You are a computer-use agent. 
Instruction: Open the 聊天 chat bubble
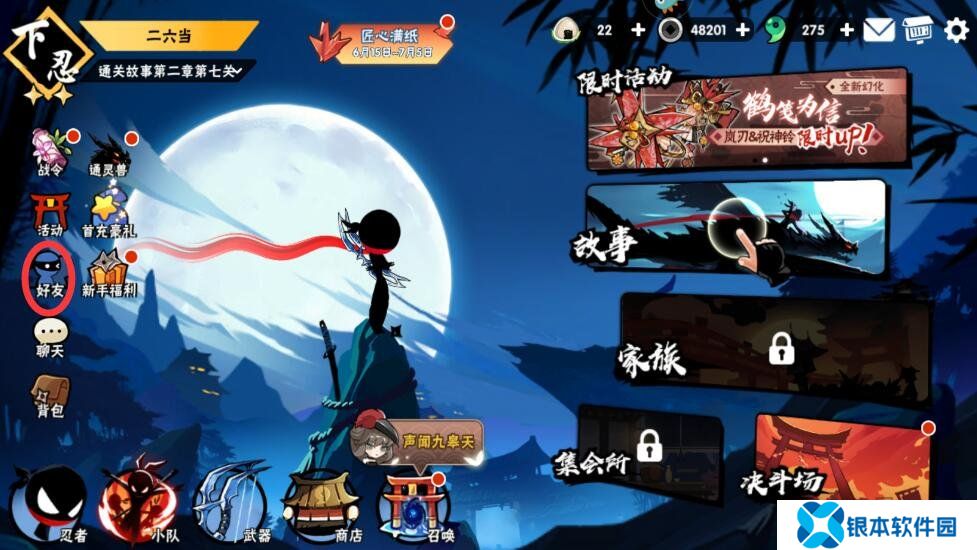coord(49,337)
